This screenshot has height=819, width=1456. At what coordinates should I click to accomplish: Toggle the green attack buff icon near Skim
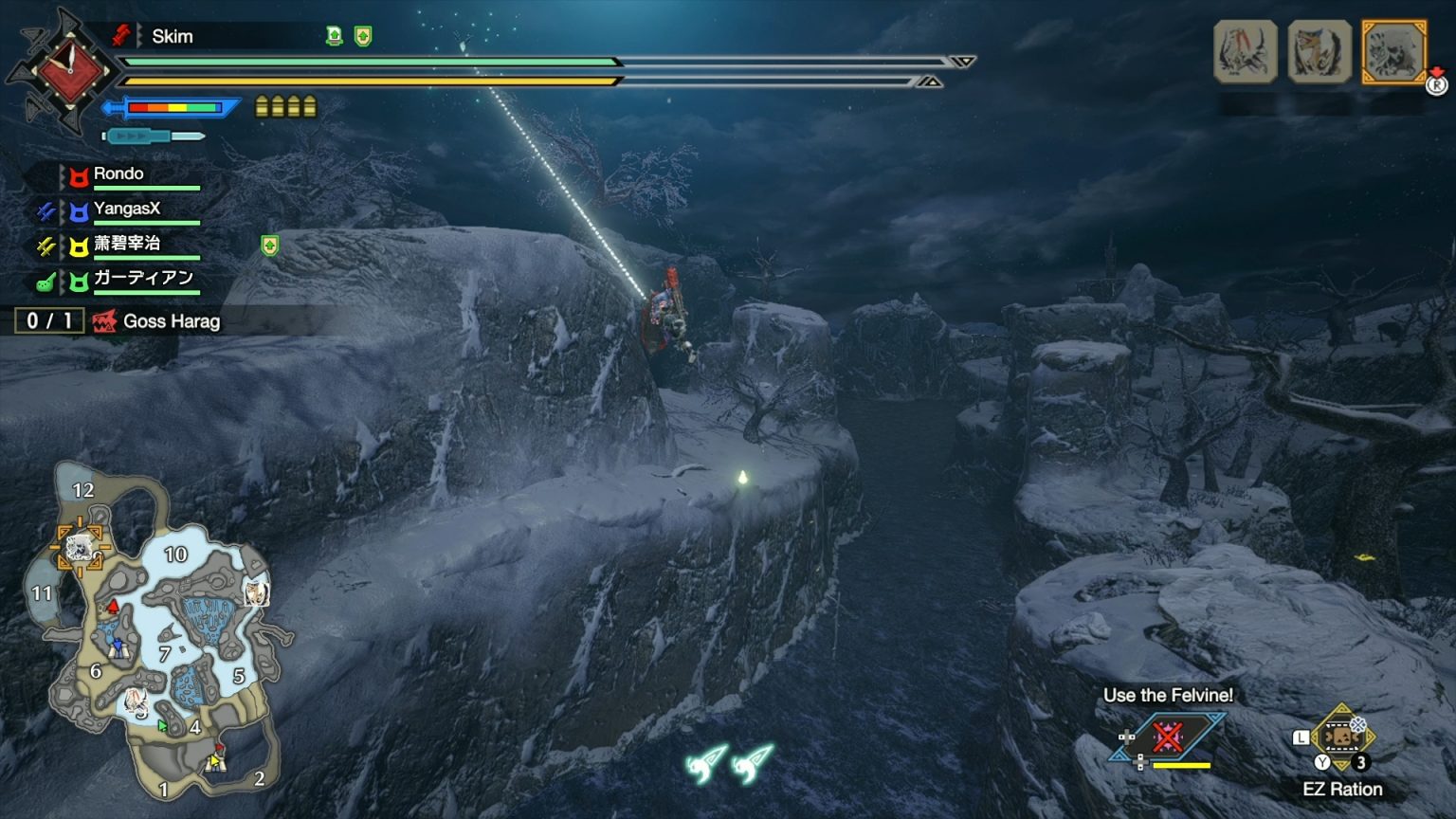[x=335, y=36]
